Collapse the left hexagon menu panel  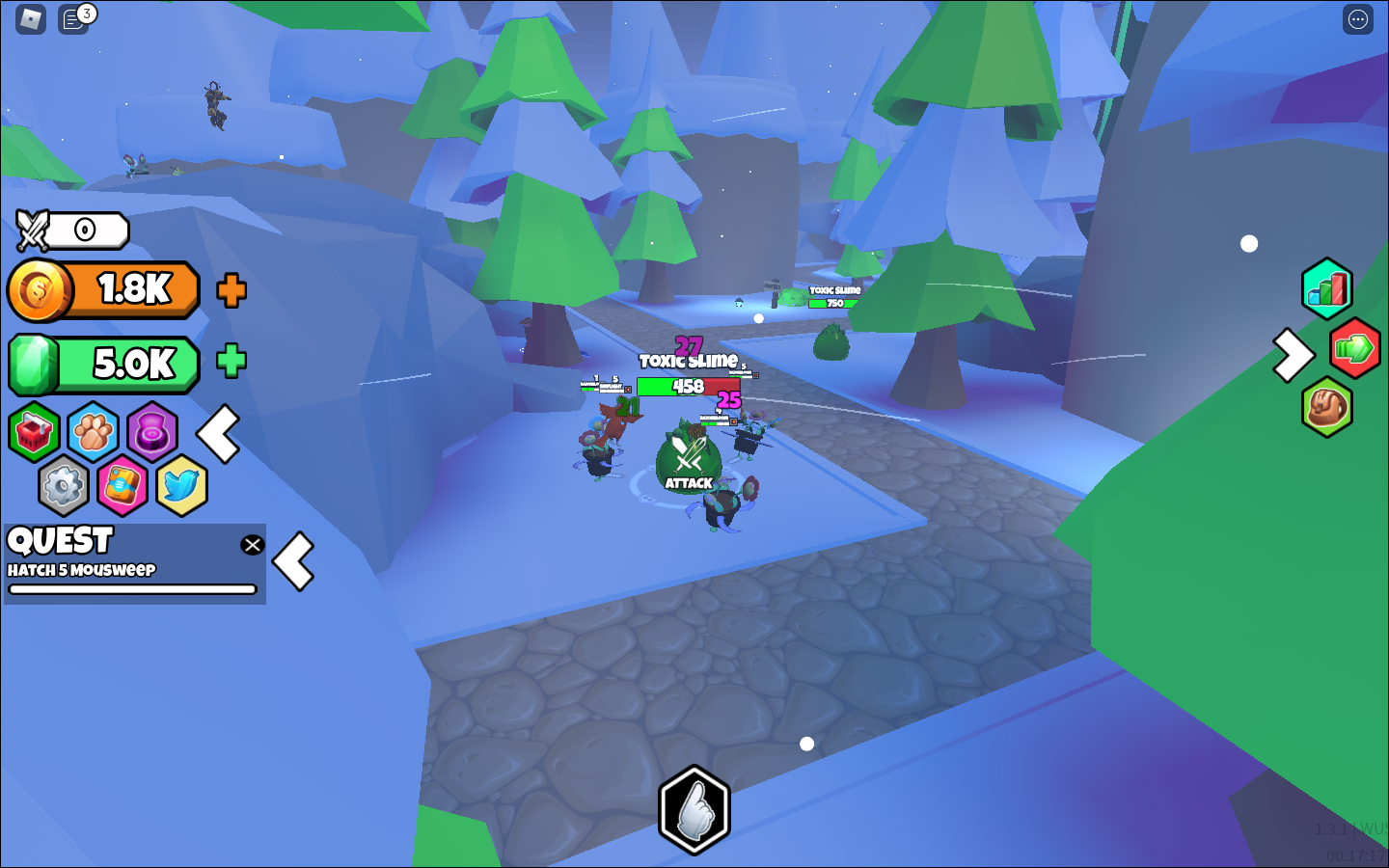[219, 436]
